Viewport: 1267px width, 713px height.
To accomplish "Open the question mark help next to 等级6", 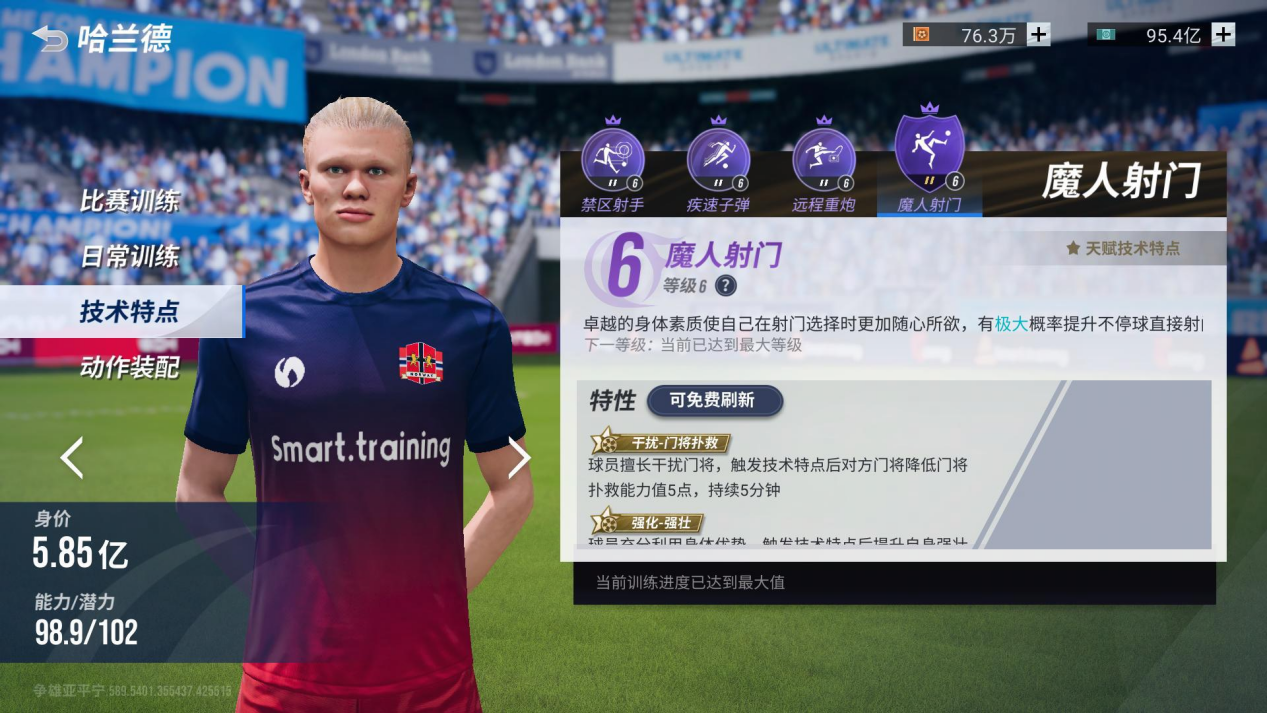I will (726, 286).
